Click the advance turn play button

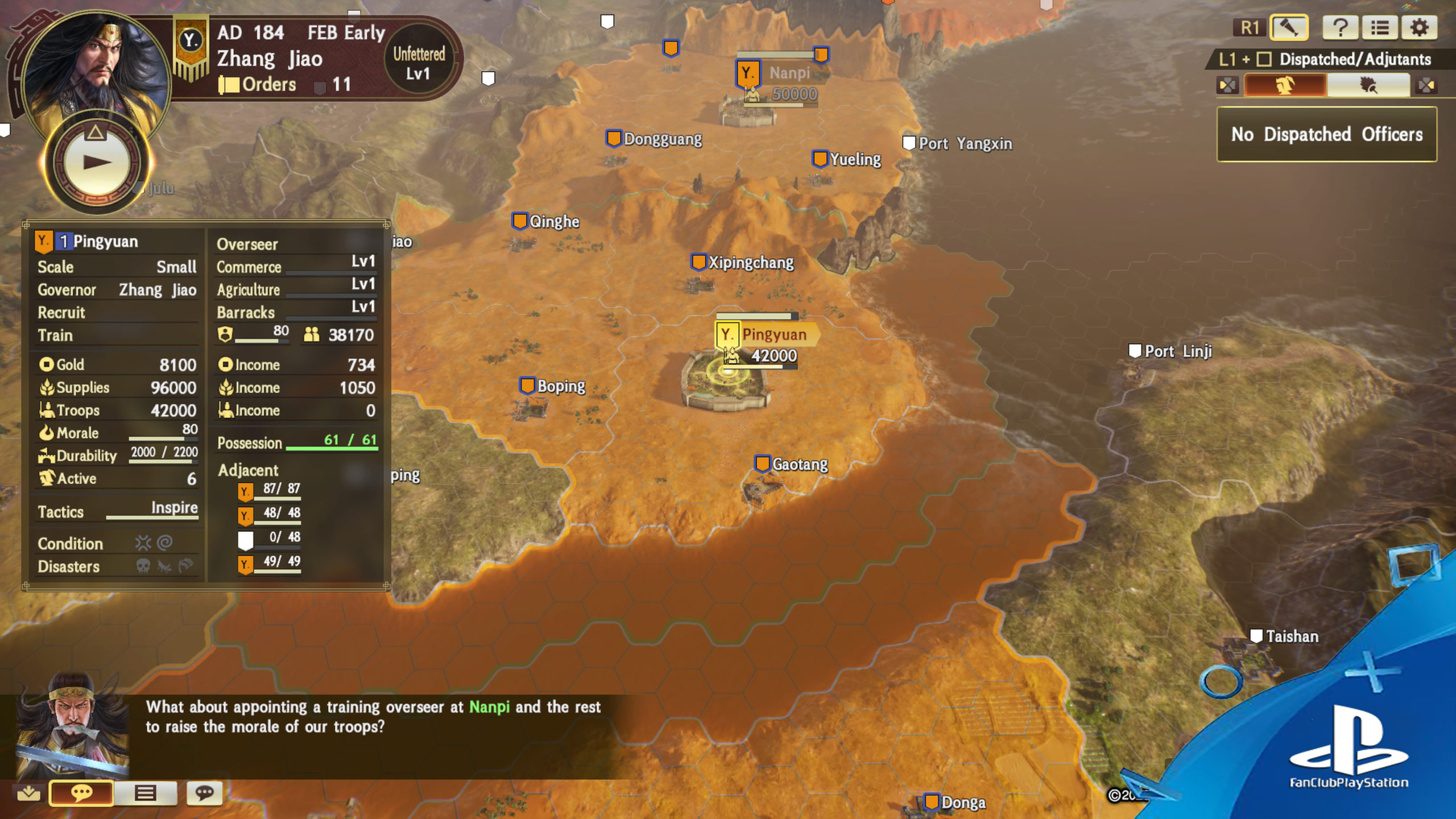[96, 163]
